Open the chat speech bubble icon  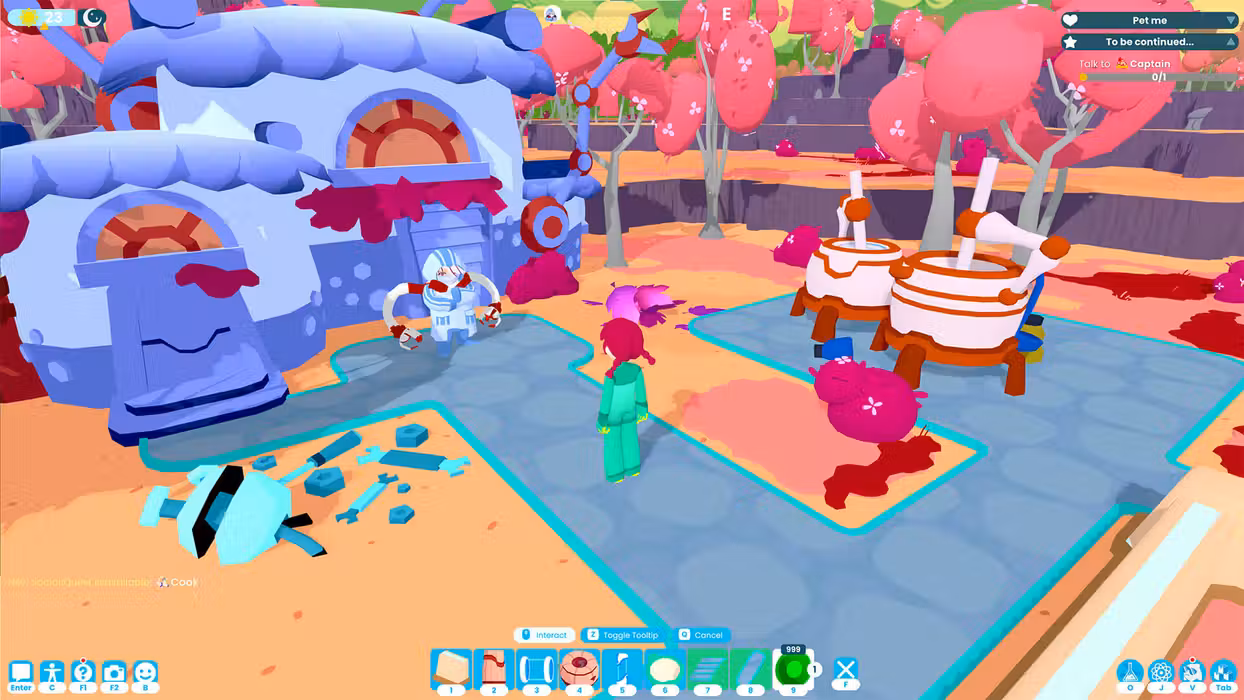coord(20,673)
